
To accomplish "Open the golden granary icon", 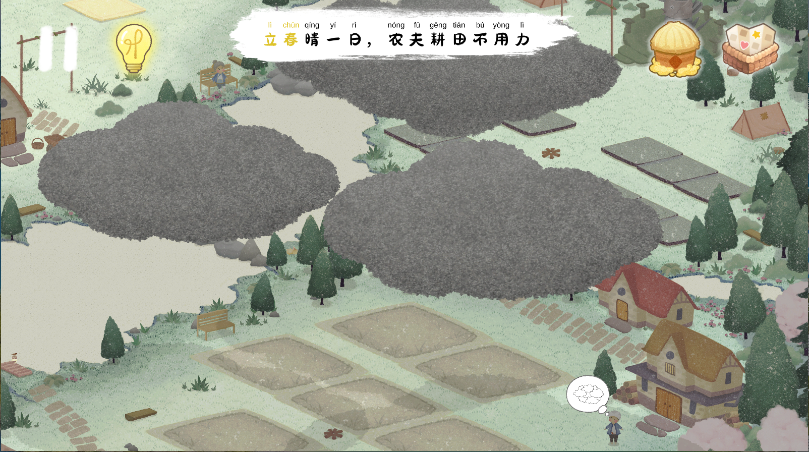I will (x=676, y=47).
